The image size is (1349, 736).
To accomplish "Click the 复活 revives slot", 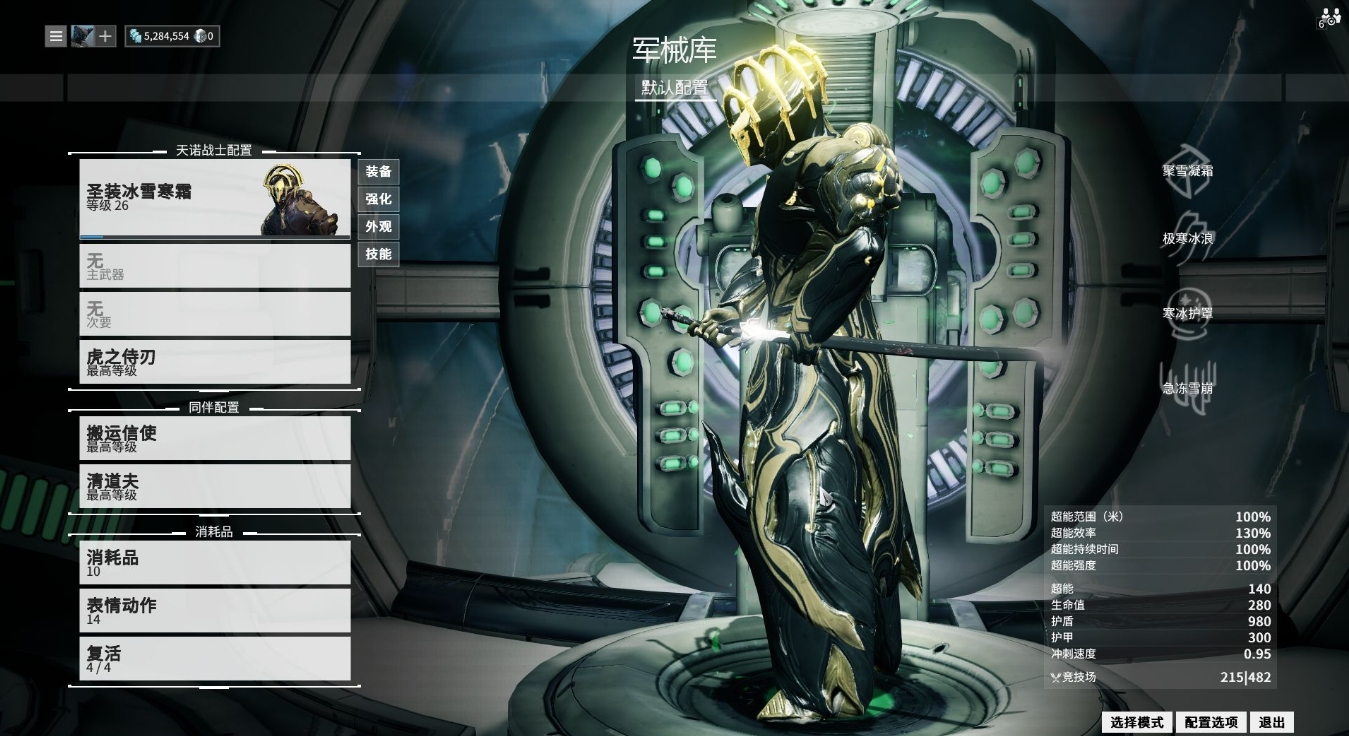I will [x=215, y=658].
